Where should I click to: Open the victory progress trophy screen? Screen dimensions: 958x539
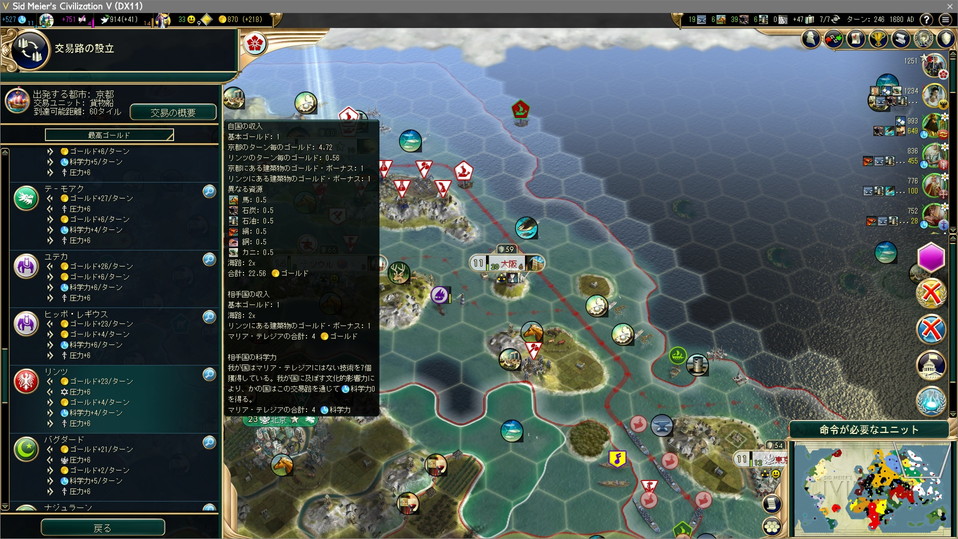click(x=879, y=39)
